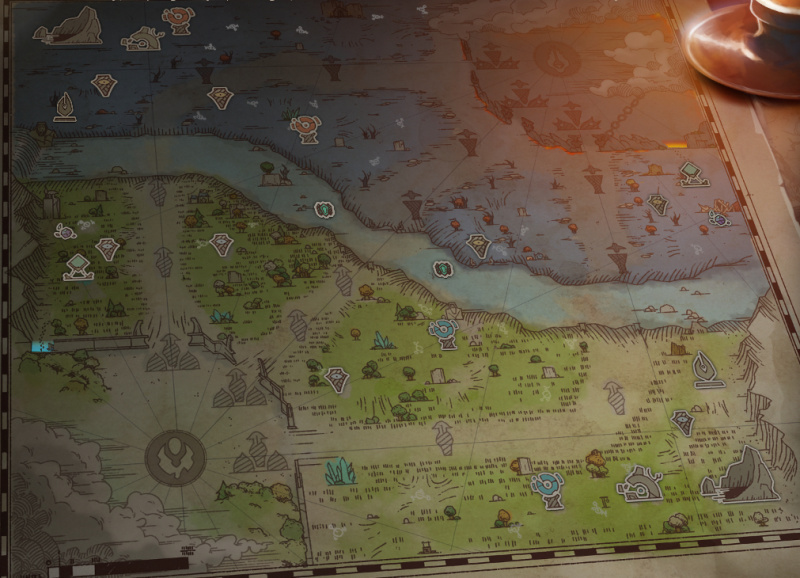This screenshot has height=578, width=800.
Task: Select the purple gem marker on the green grassland
Action: (x=66, y=231)
